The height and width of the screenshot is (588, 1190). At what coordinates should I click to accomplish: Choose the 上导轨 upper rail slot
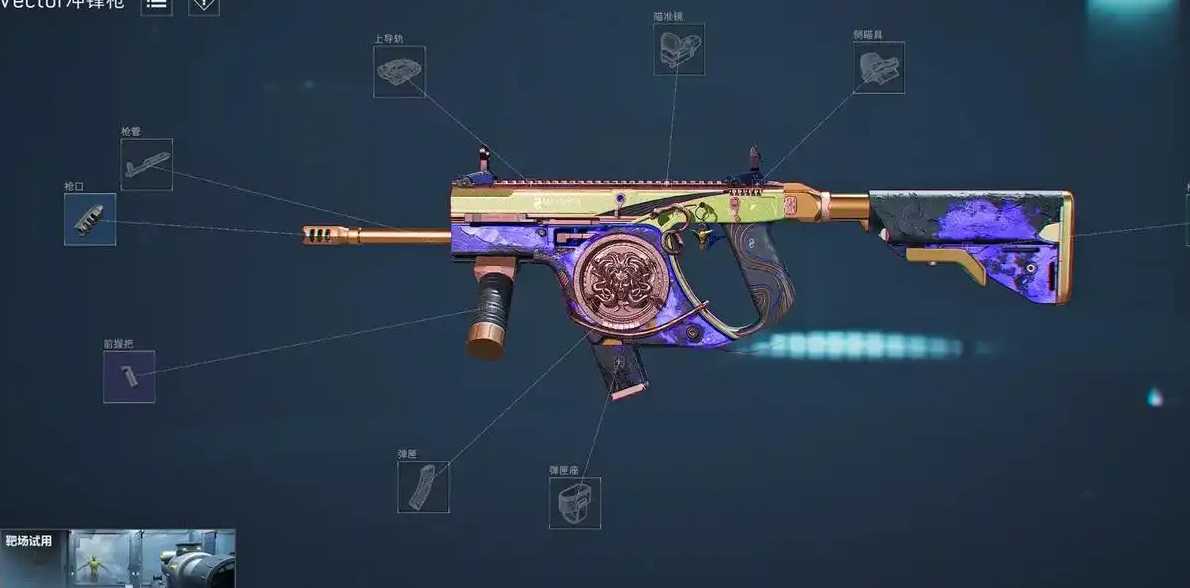pyautogui.click(x=399, y=71)
